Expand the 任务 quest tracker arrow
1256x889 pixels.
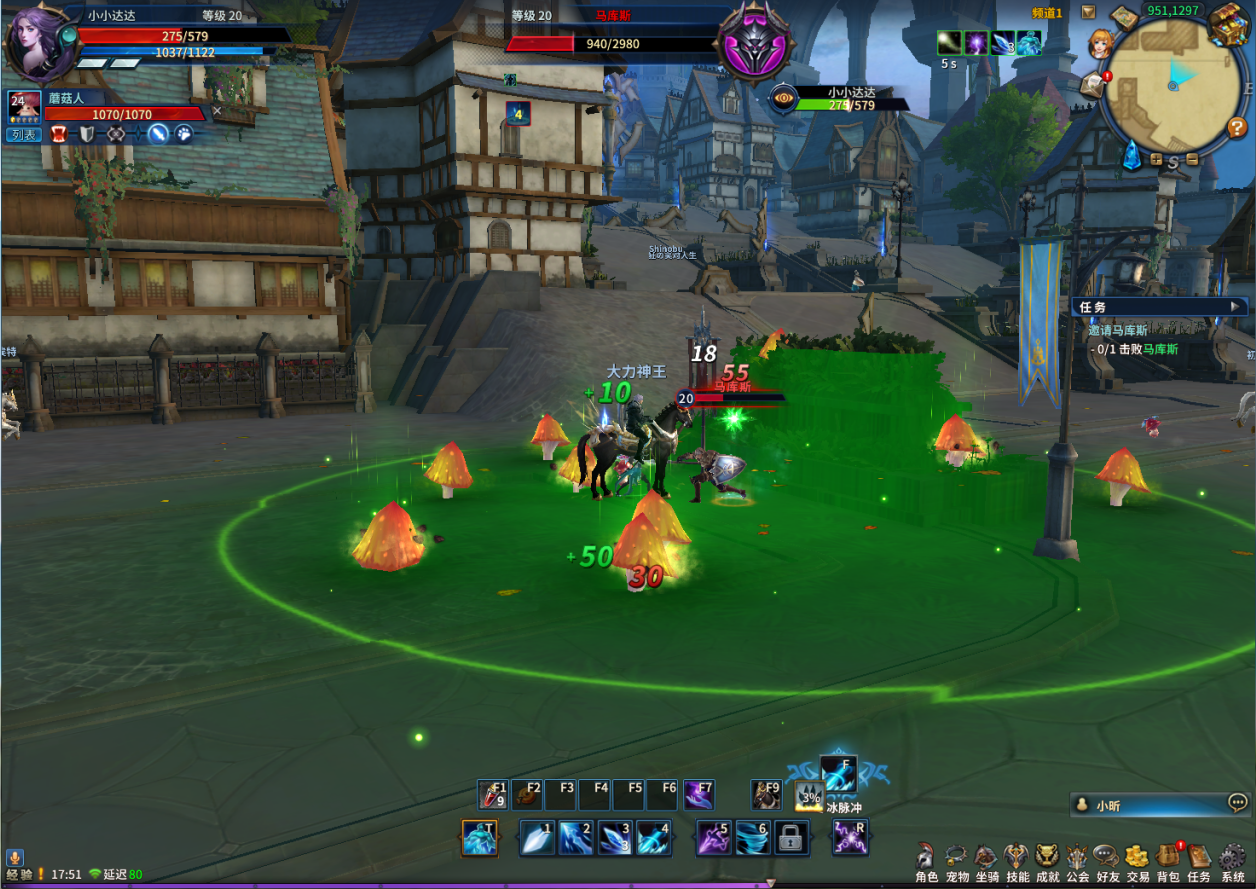point(1235,307)
